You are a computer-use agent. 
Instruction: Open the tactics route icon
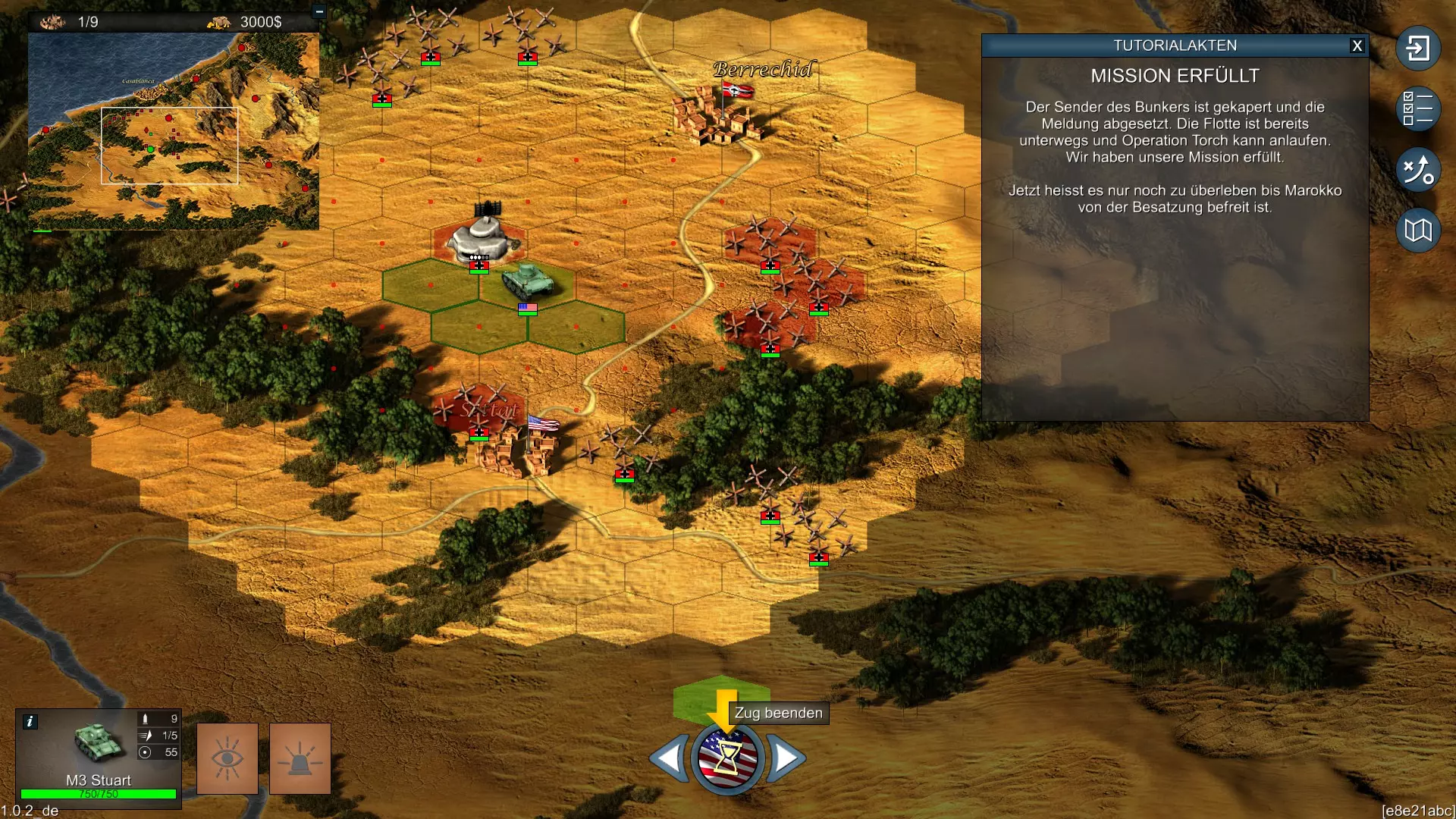pos(1417,169)
